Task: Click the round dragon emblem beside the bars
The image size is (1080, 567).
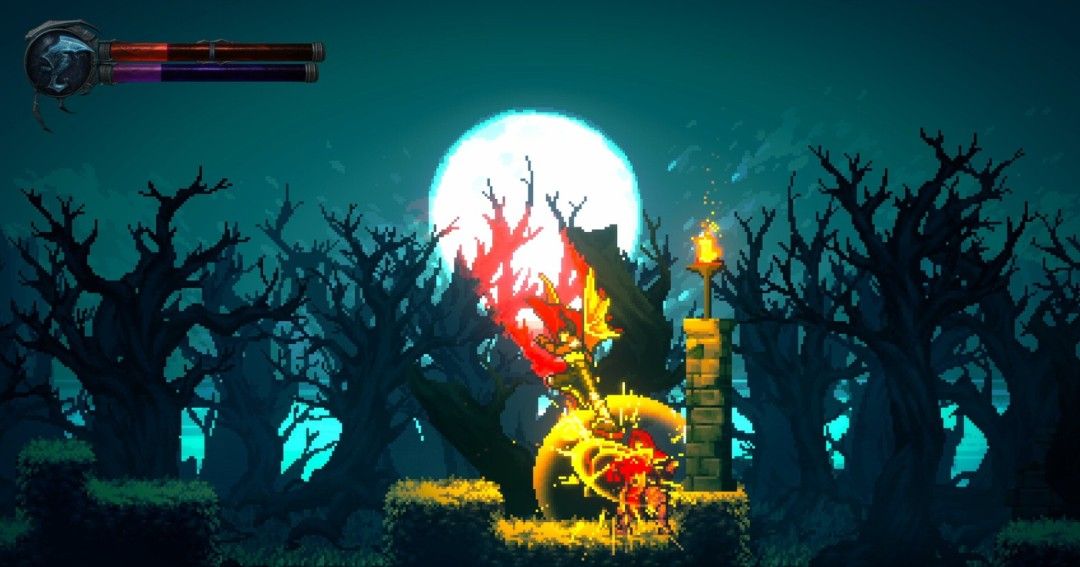Action: (x=62, y=60)
